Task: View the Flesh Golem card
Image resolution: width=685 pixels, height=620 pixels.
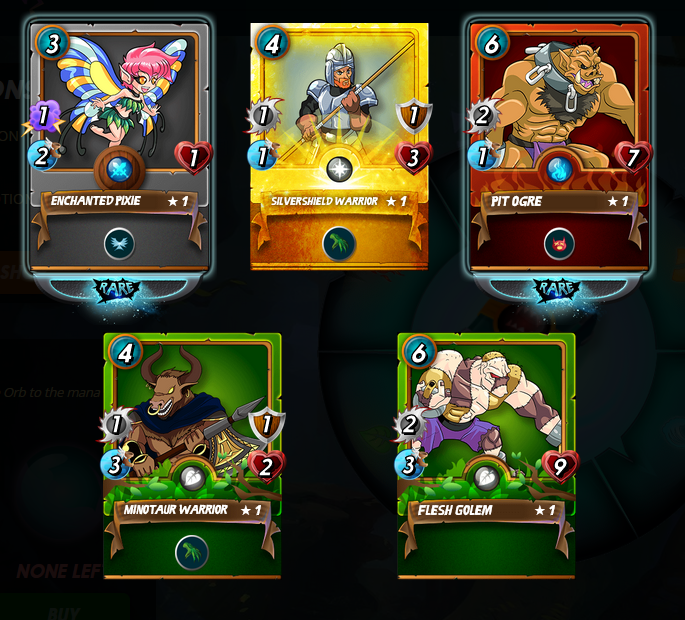Action: click(486, 455)
